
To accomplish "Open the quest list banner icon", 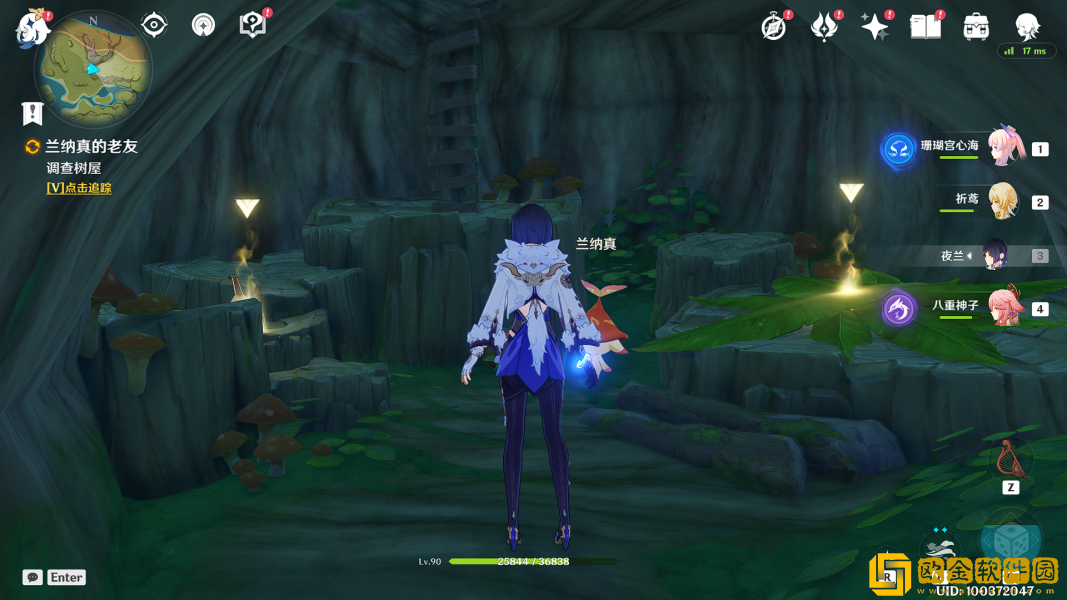I will [33, 113].
